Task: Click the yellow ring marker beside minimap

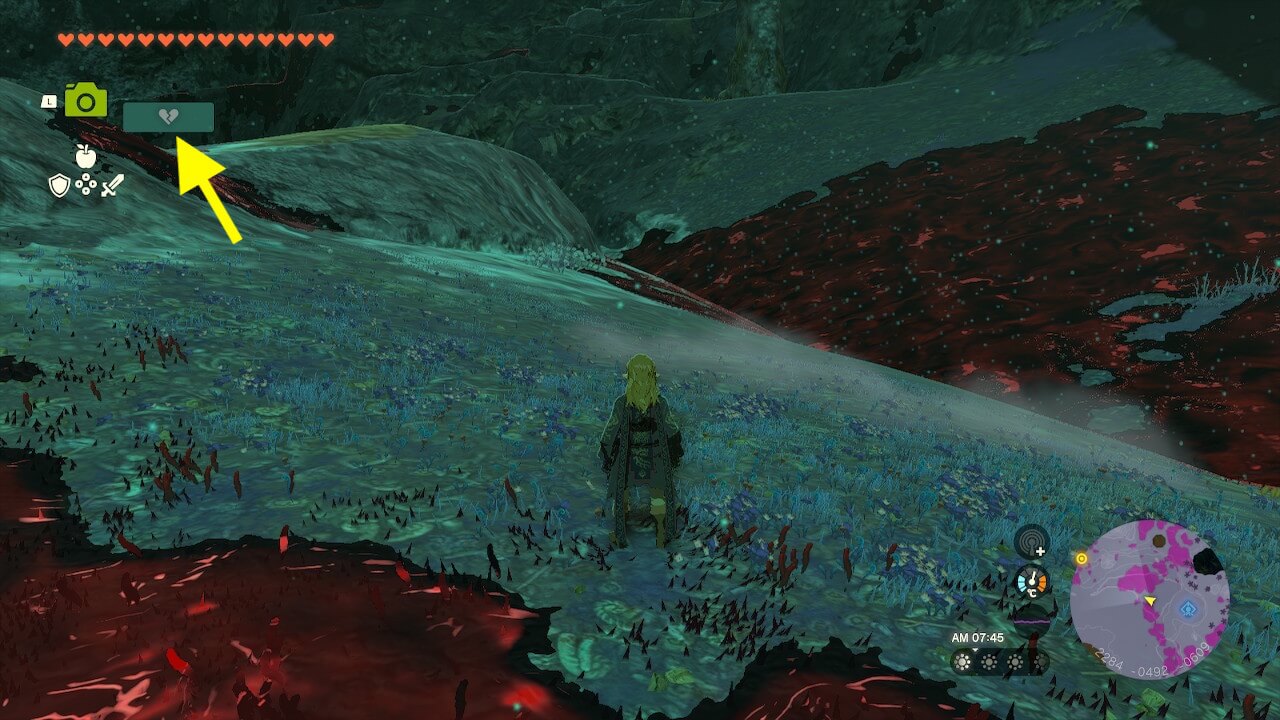Action: coord(1081,558)
